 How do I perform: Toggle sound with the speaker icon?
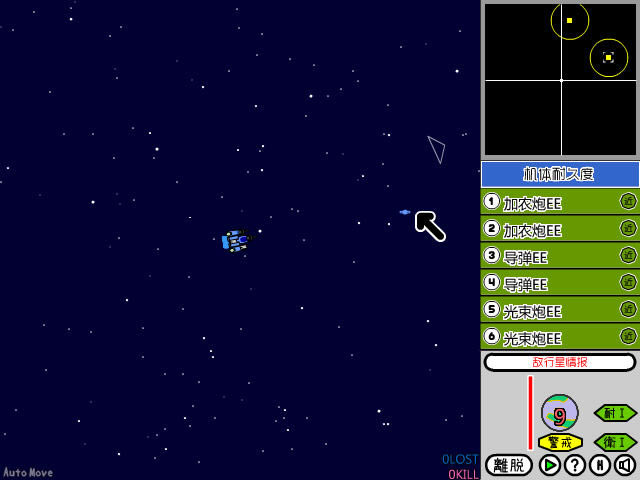pos(625,465)
